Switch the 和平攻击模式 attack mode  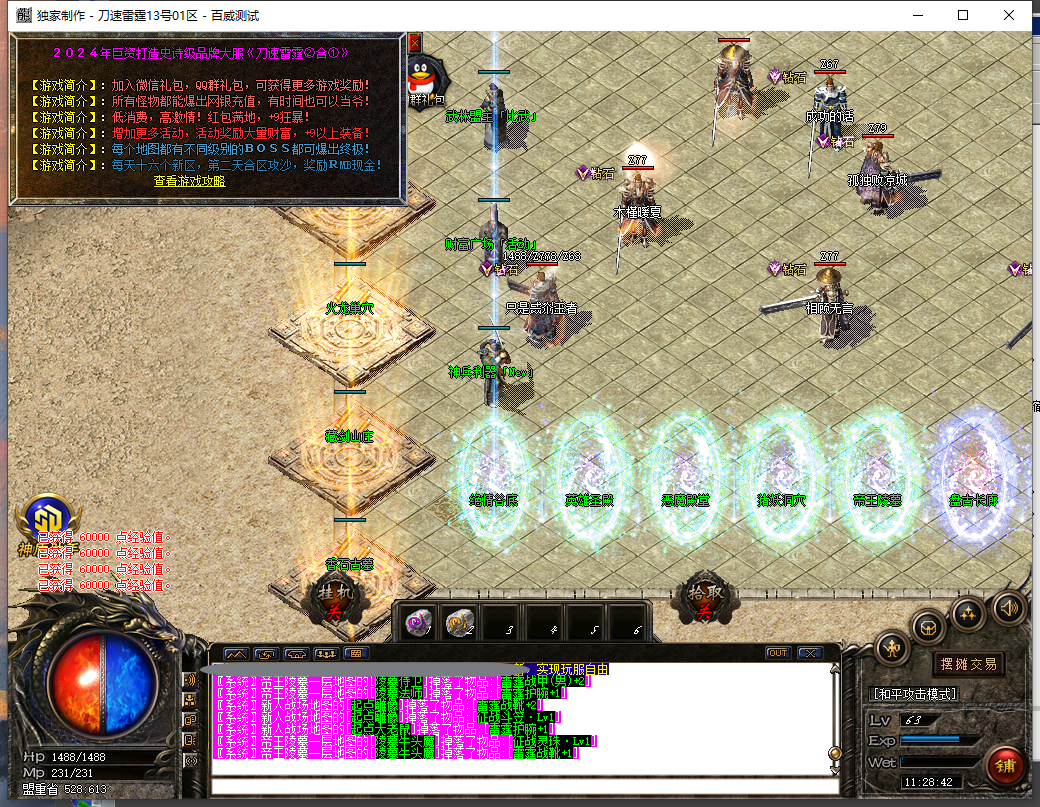(x=914, y=694)
